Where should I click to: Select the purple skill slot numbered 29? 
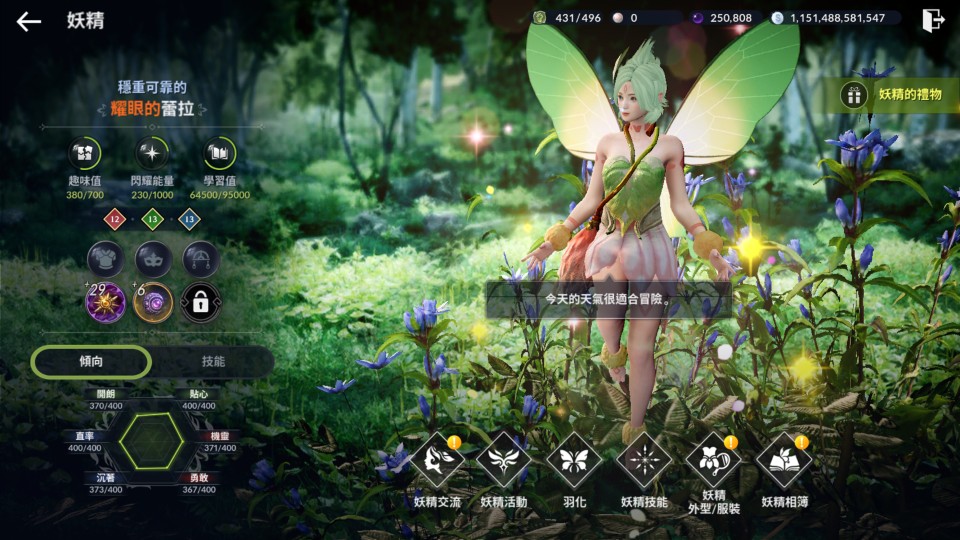pos(105,302)
